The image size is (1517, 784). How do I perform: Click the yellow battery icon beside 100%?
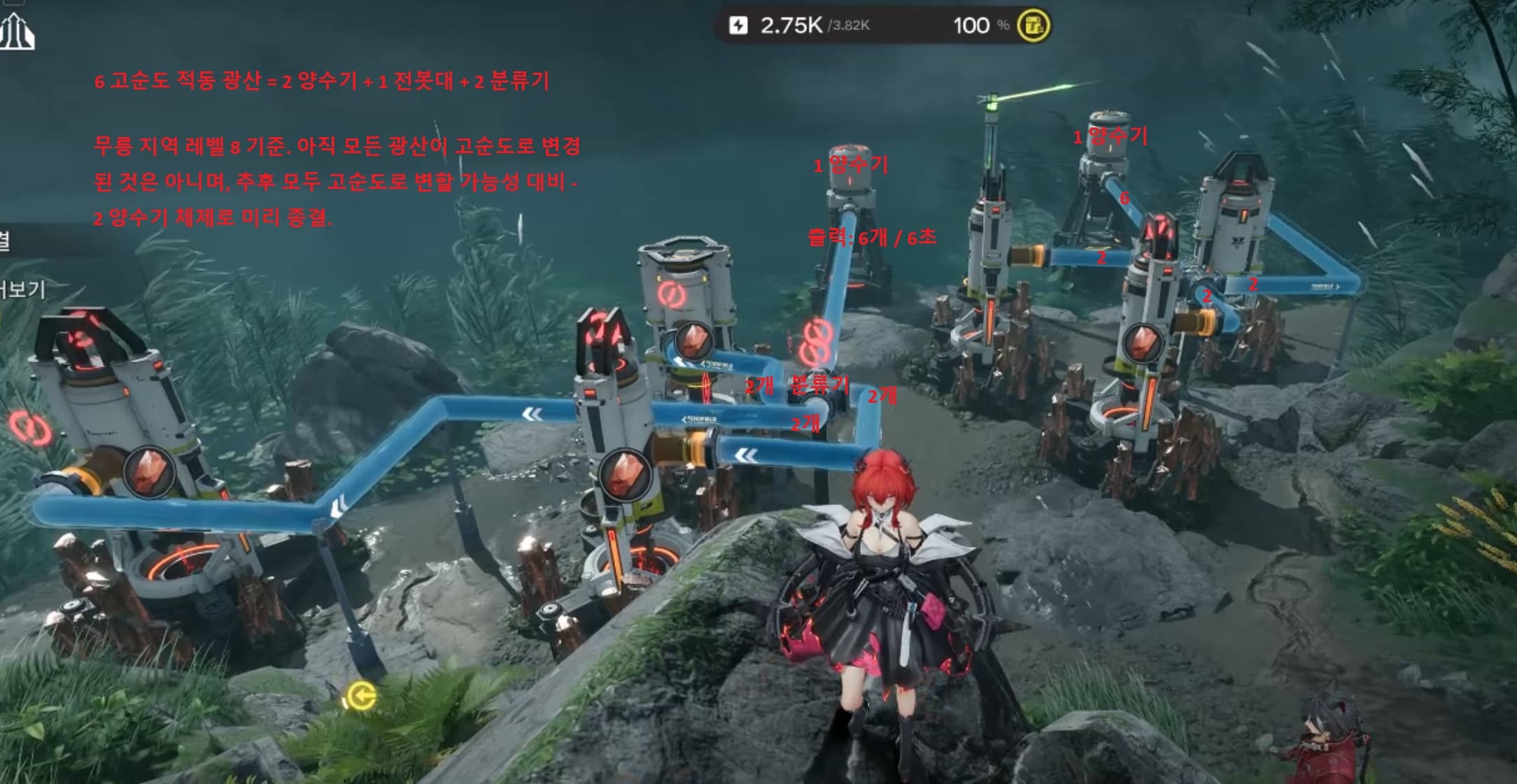[1033, 26]
